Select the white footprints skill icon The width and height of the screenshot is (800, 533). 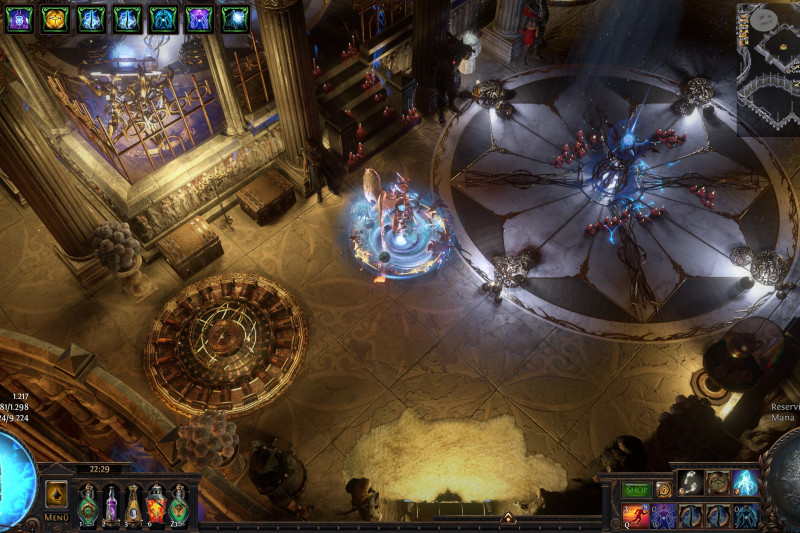click(690, 482)
